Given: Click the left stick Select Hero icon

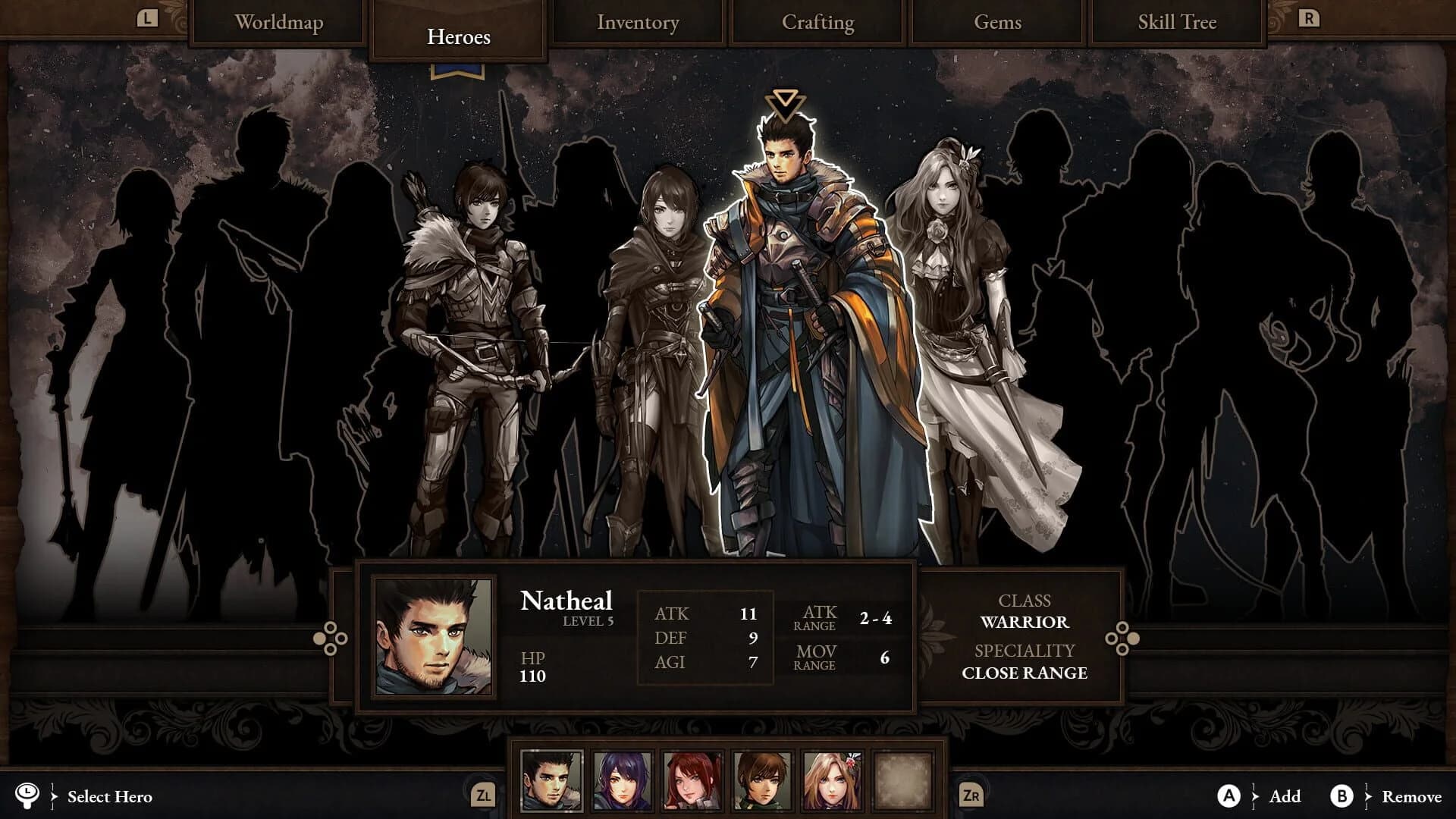Looking at the screenshot, I should pos(27,797).
